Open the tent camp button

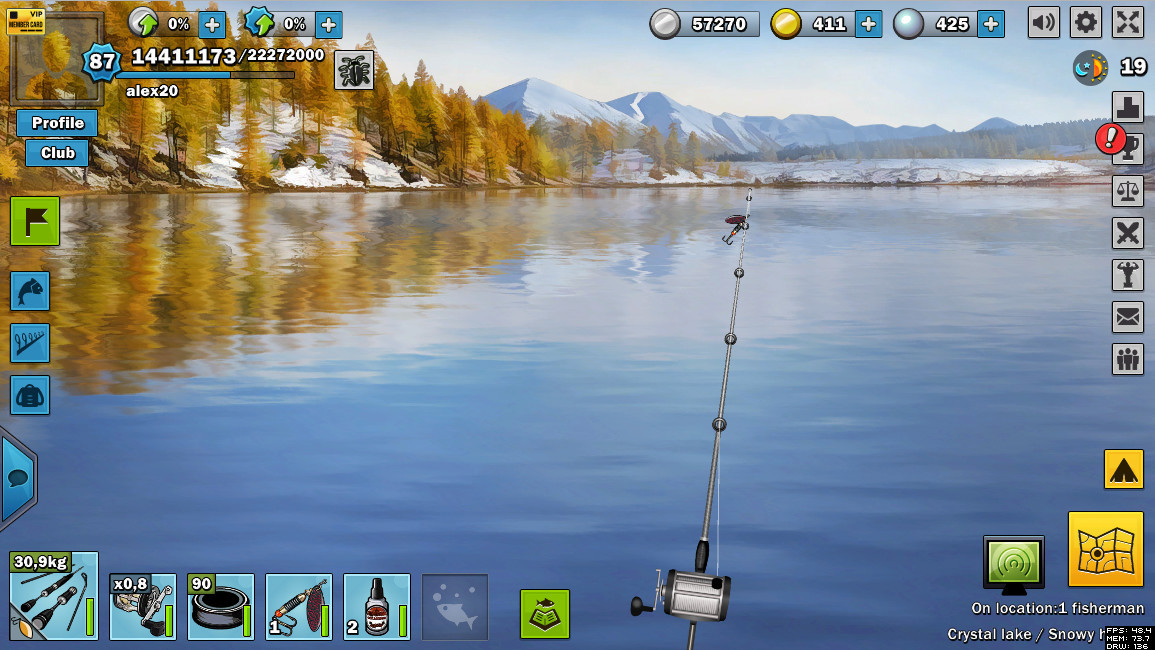[1123, 469]
